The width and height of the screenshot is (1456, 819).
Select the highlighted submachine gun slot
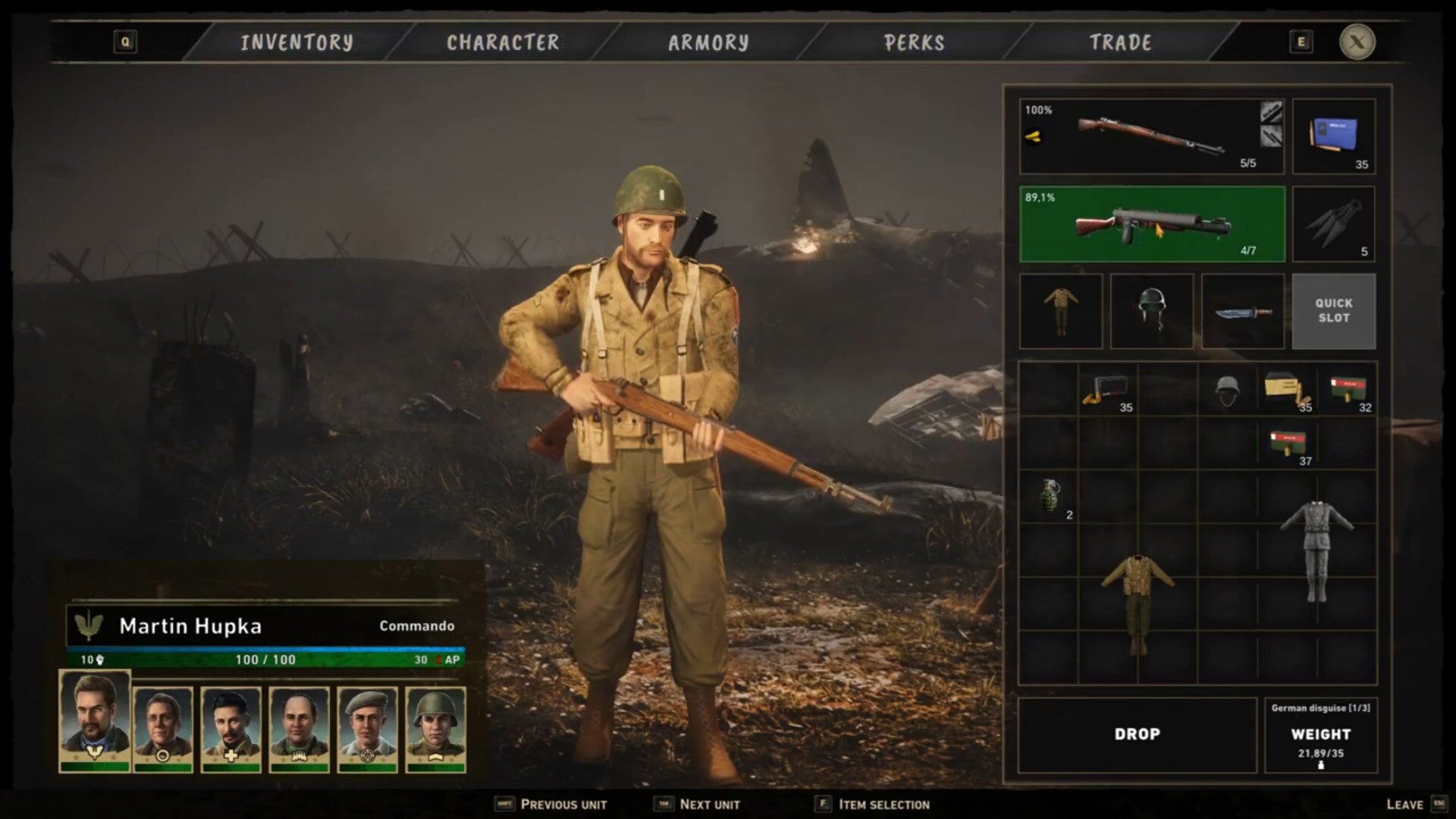pos(1151,224)
